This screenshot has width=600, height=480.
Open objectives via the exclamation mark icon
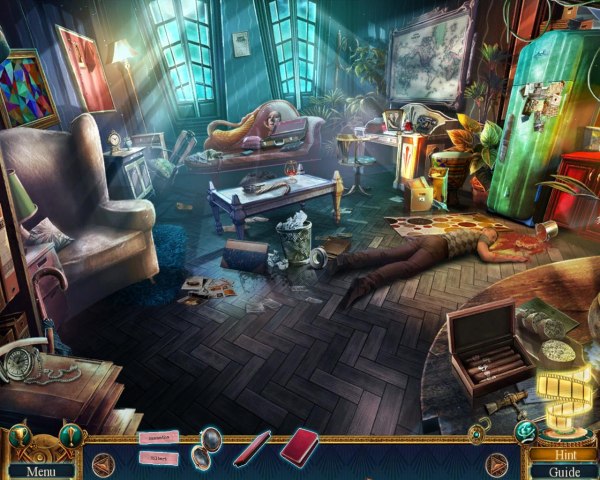coord(69,437)
